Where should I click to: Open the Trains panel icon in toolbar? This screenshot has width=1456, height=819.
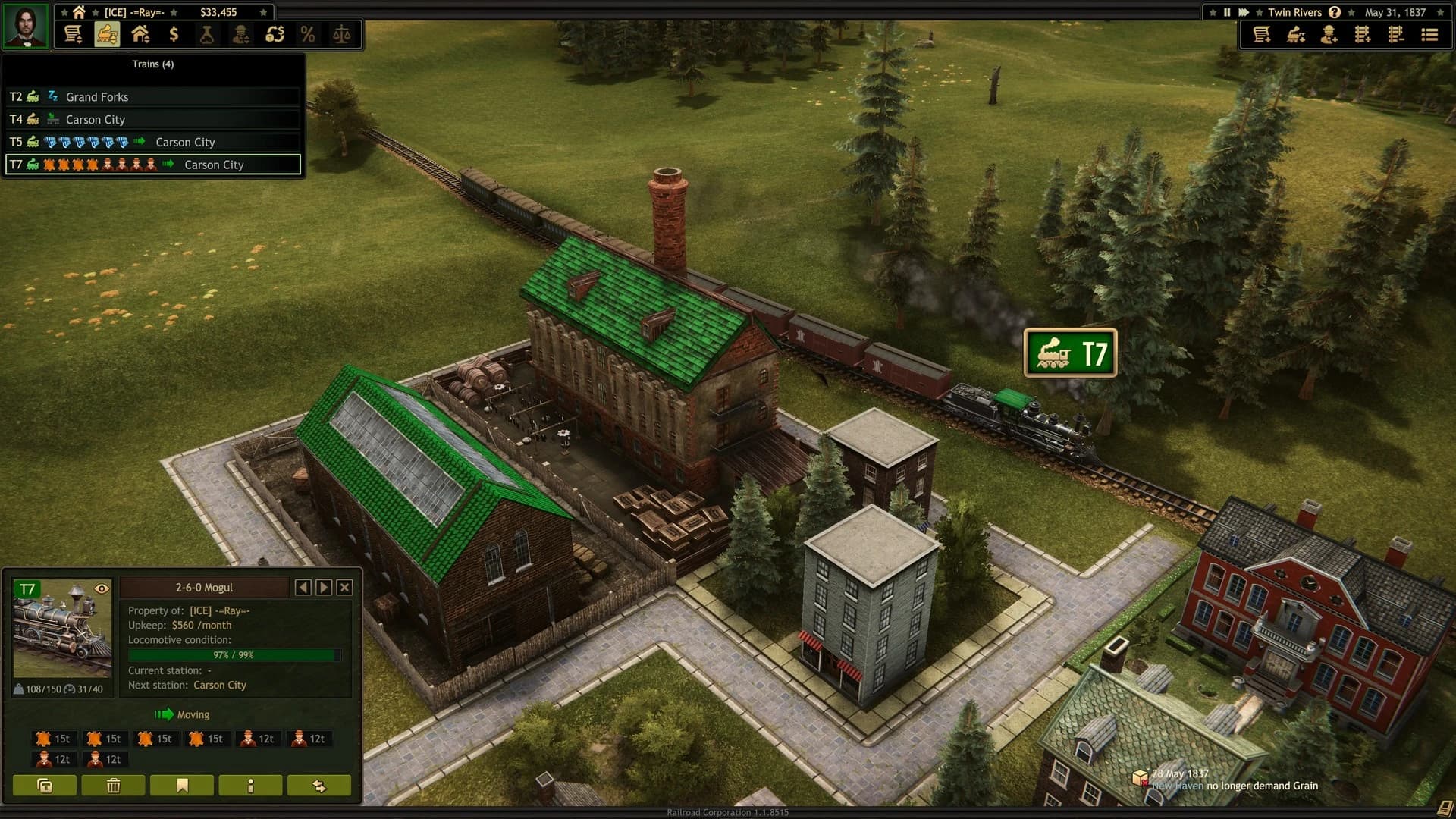108,34
